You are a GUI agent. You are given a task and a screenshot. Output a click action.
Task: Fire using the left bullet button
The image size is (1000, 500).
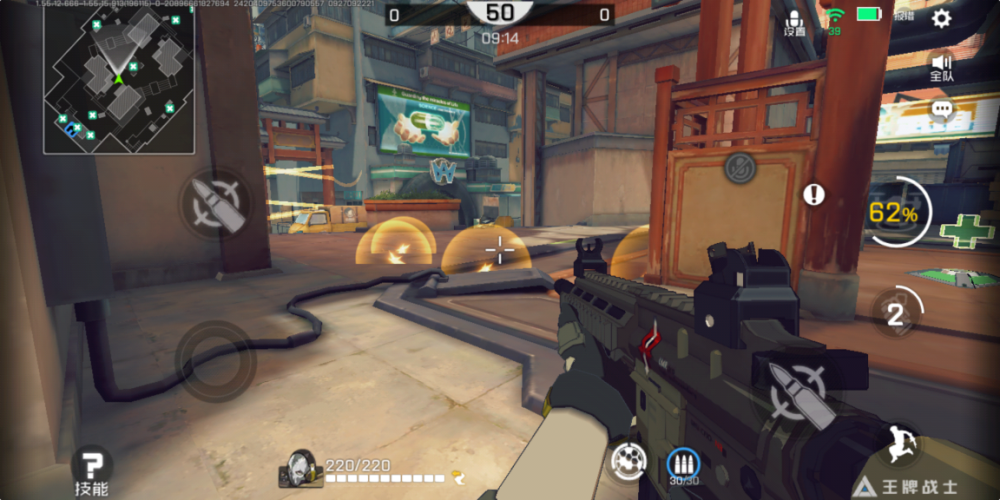click(214, 204)
